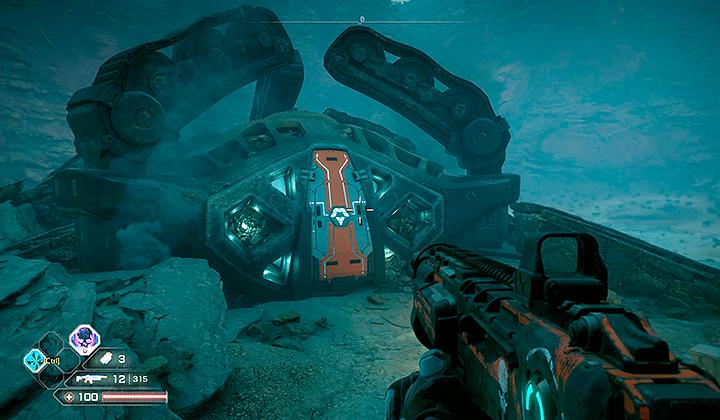Use the white consumable item icon
This screenshot has height=420, width=720.
pyautogui.click(x=102, y=358)
